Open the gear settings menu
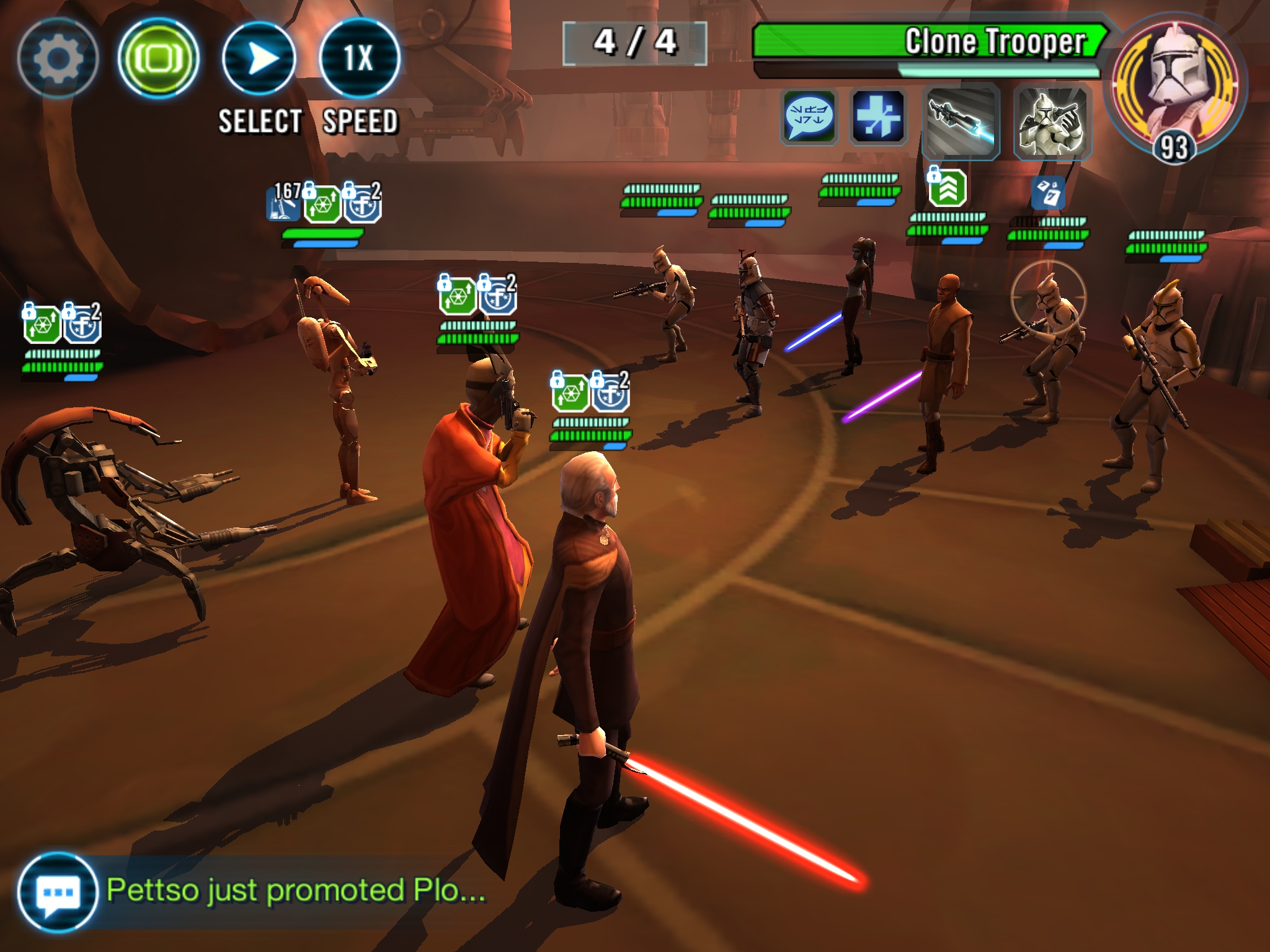Screen dimensions: 1270x952 (58, 58)
